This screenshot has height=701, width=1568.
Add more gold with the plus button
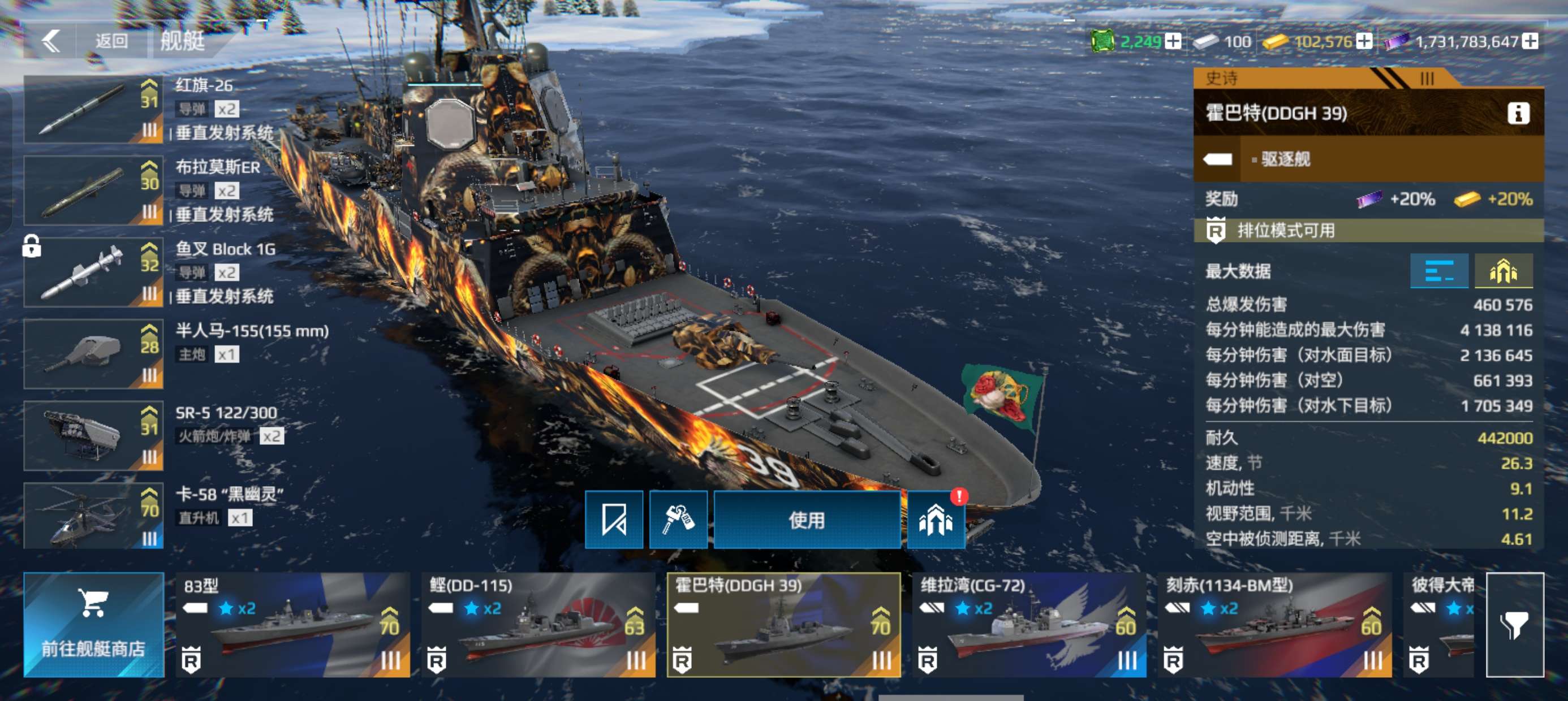[1365, 41]
